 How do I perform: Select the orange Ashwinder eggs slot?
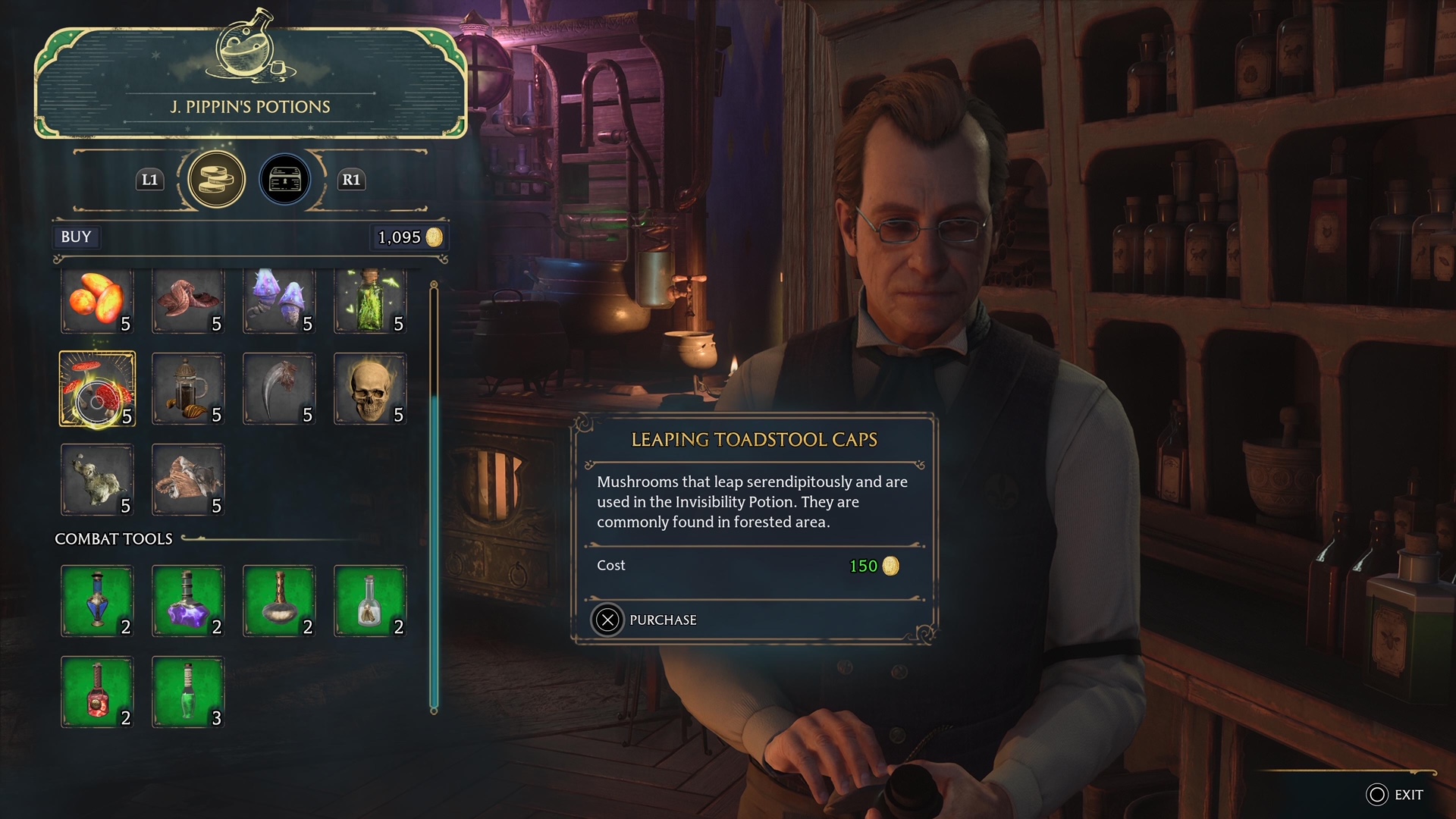click(x=97, y=300)
